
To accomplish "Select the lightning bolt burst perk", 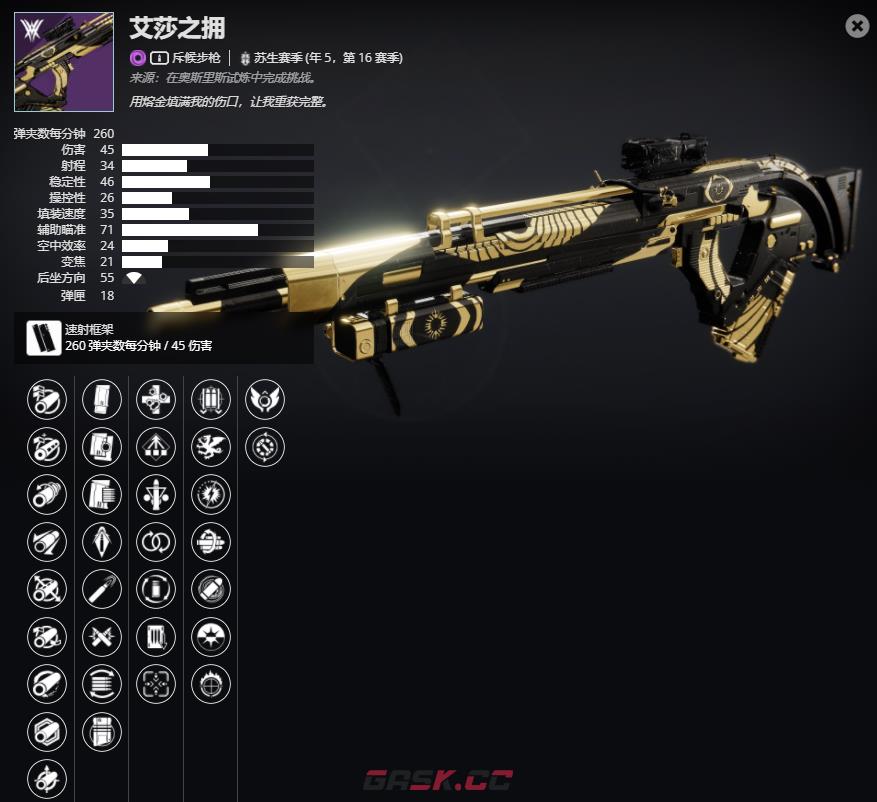I will click(210, 494).
